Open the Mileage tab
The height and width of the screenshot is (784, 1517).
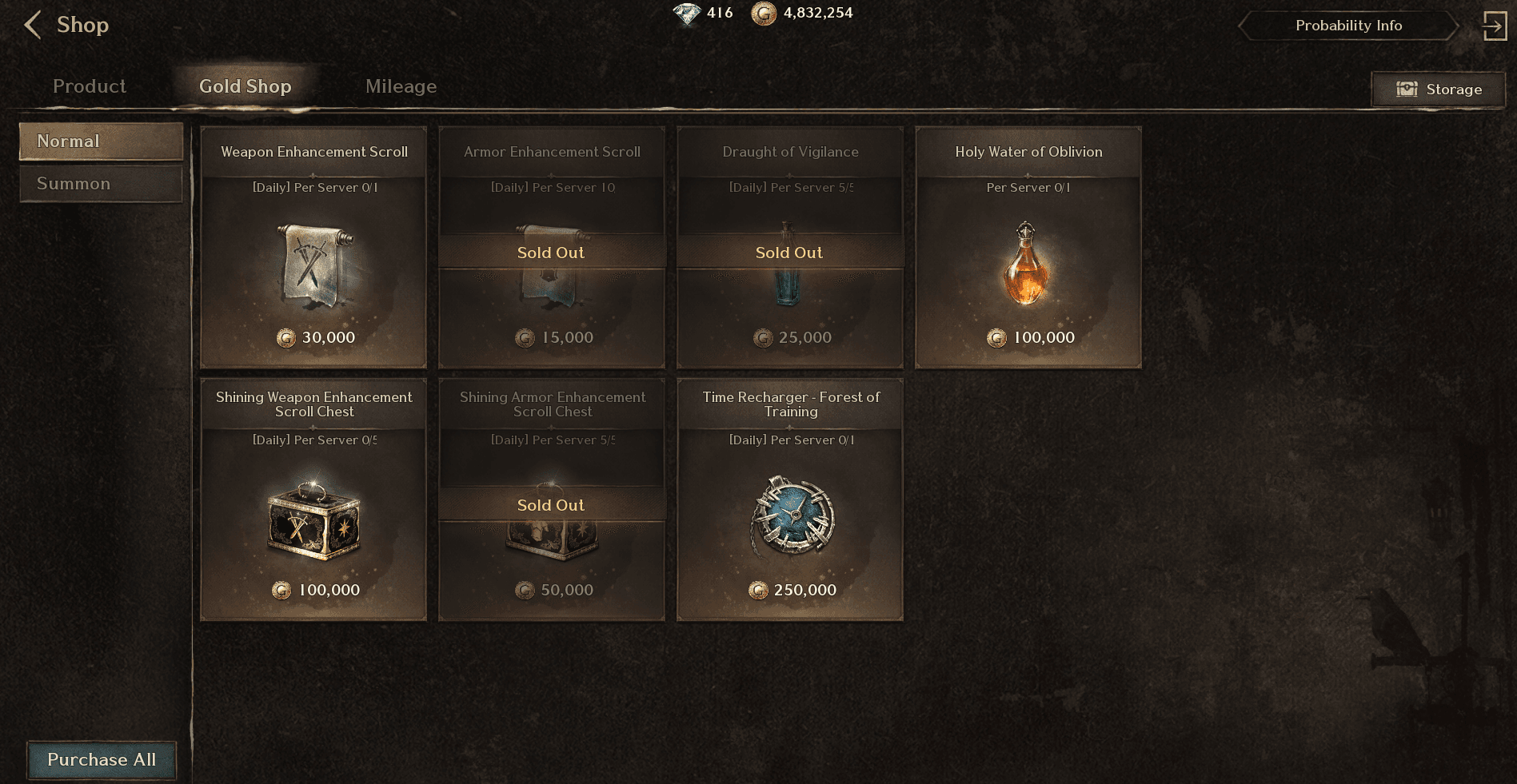click(401, 86)
